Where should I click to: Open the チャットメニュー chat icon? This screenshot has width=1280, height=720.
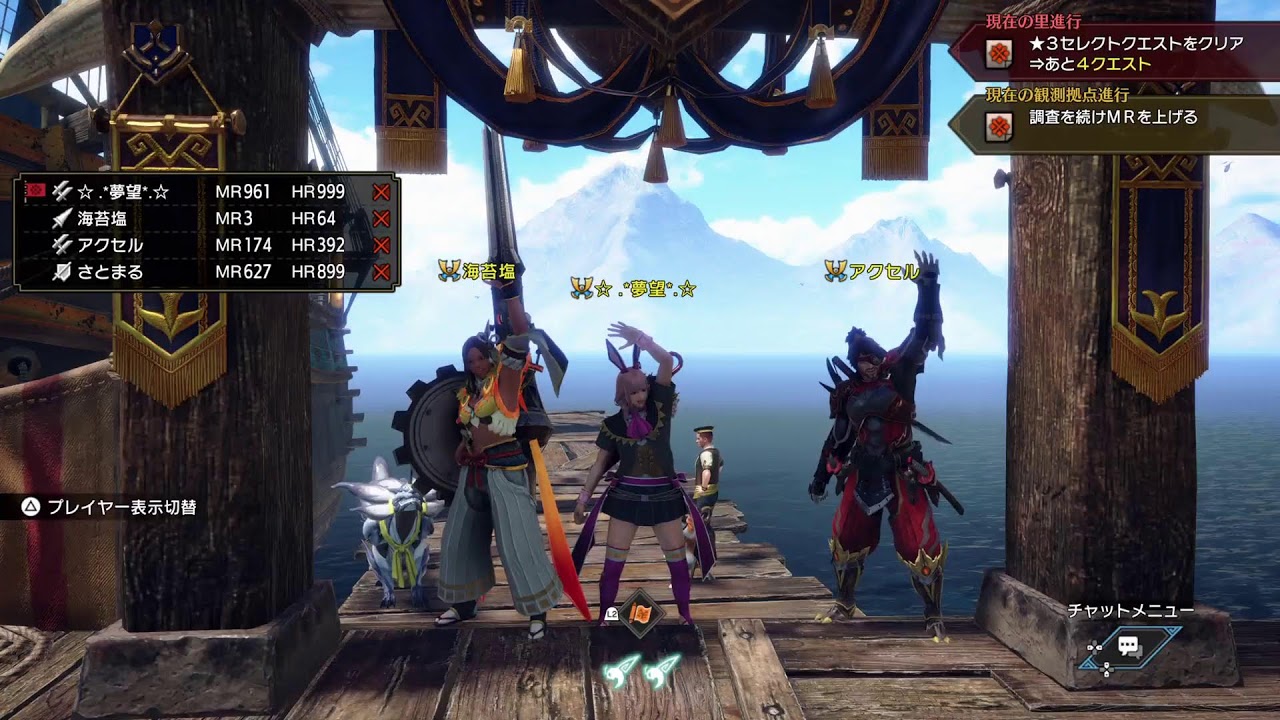coord(1129,647)
